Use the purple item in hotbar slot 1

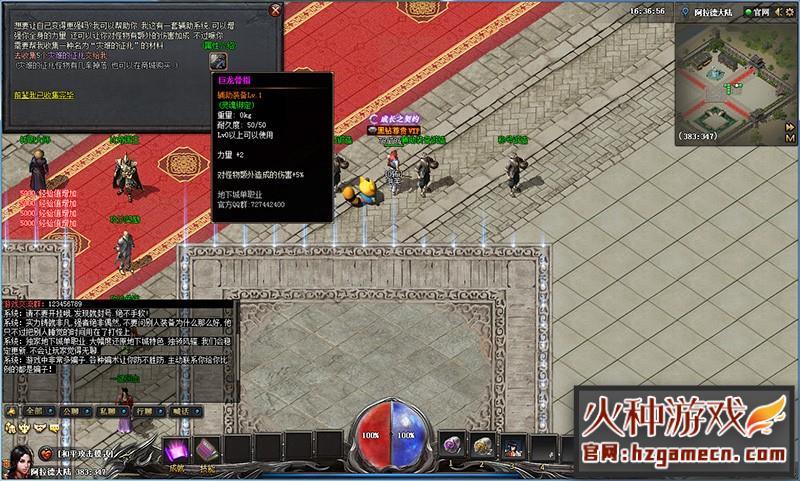(452, 446)
